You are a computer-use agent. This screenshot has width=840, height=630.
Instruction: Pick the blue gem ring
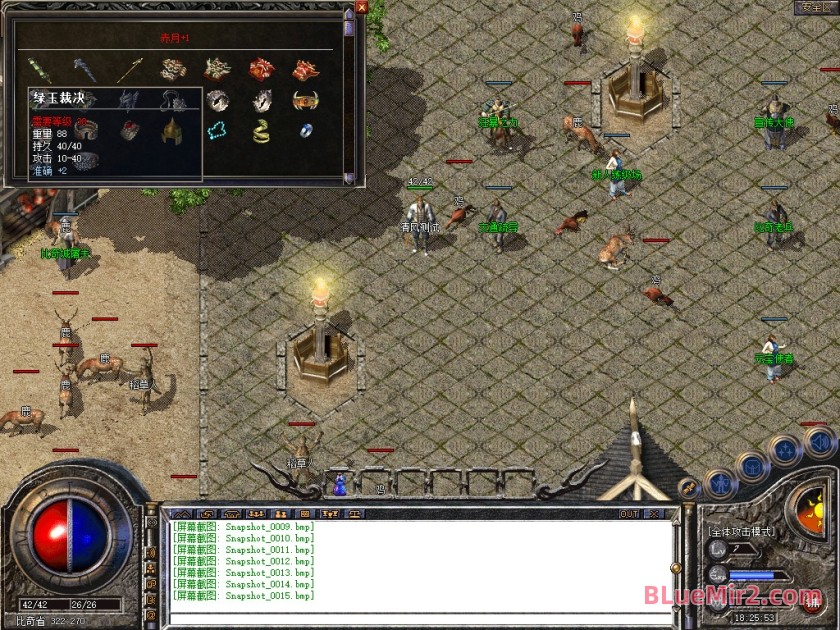click(x=305, y=130)
